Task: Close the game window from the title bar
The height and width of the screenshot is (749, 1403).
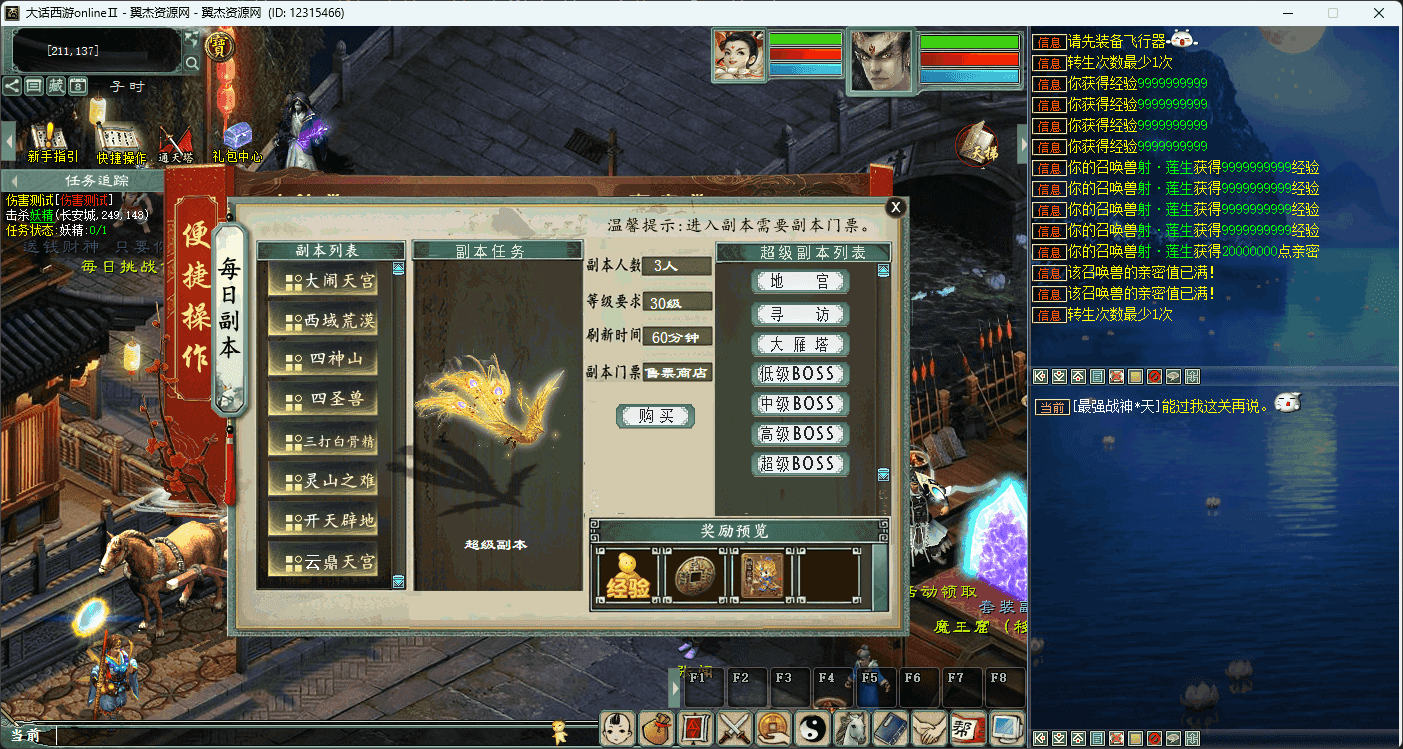Action: click(1379, 13)
